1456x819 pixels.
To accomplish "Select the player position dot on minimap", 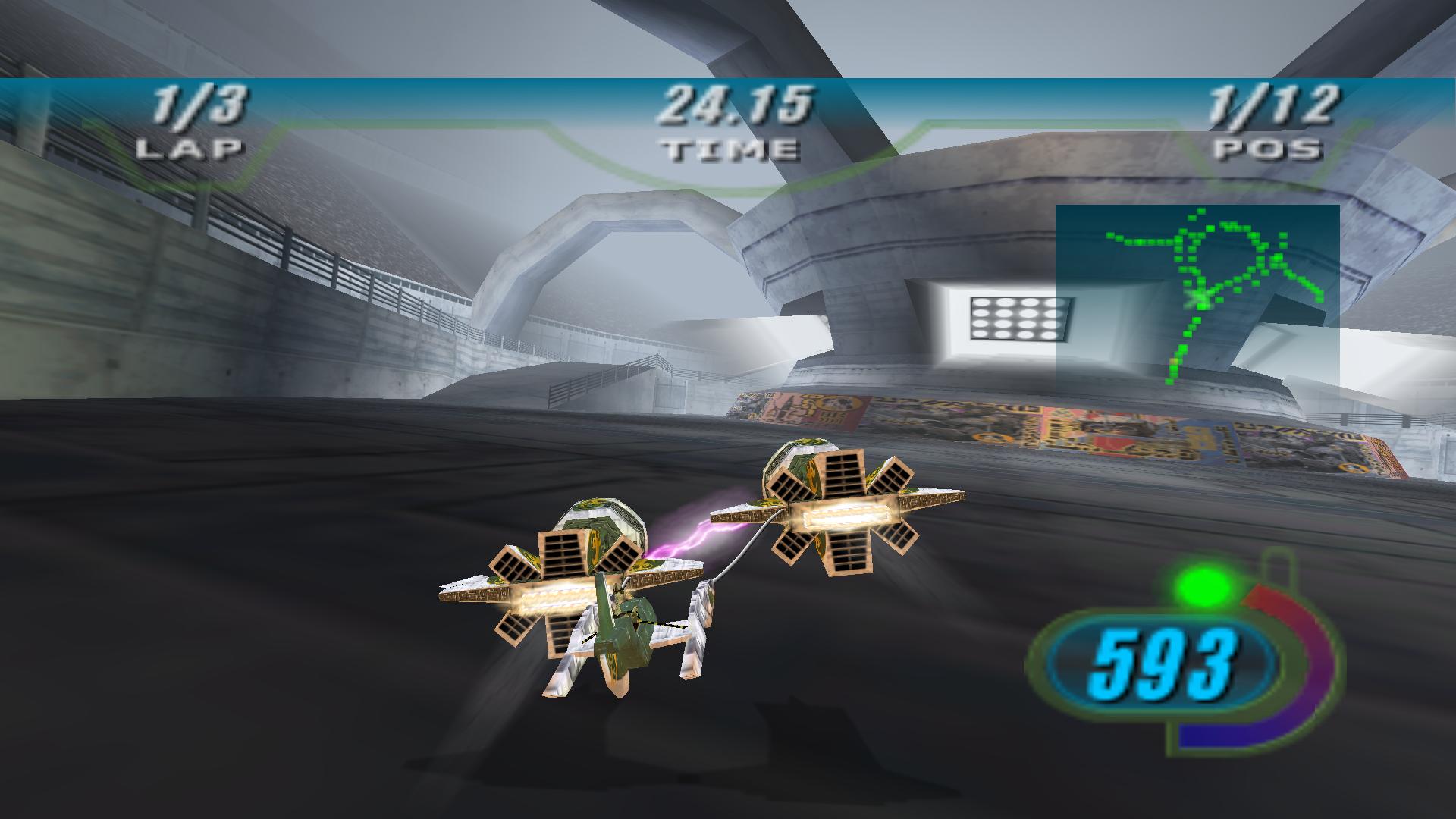I will [x=1200, y=296].
